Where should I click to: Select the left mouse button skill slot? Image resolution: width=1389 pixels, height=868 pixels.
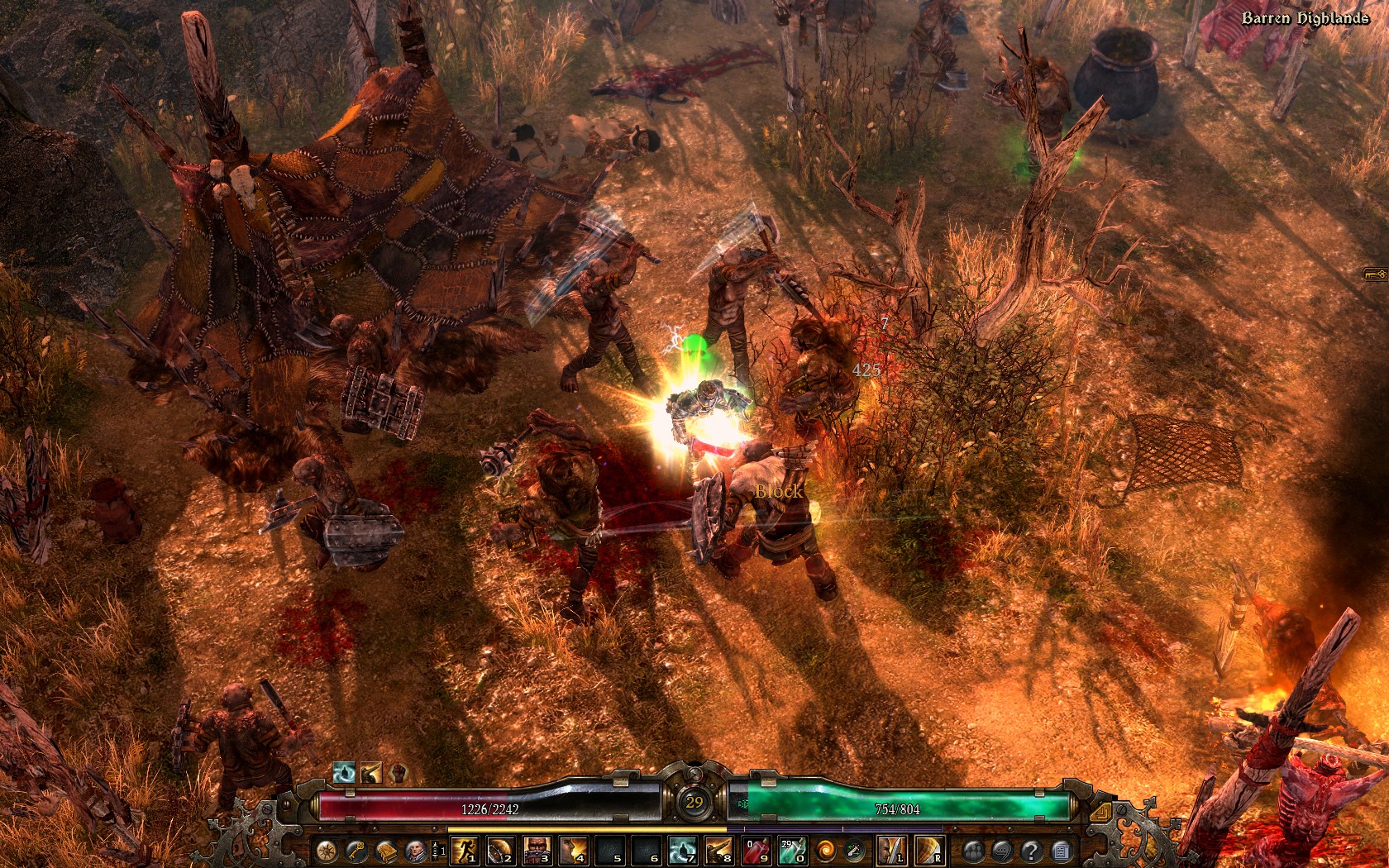[x=890, y=851]
